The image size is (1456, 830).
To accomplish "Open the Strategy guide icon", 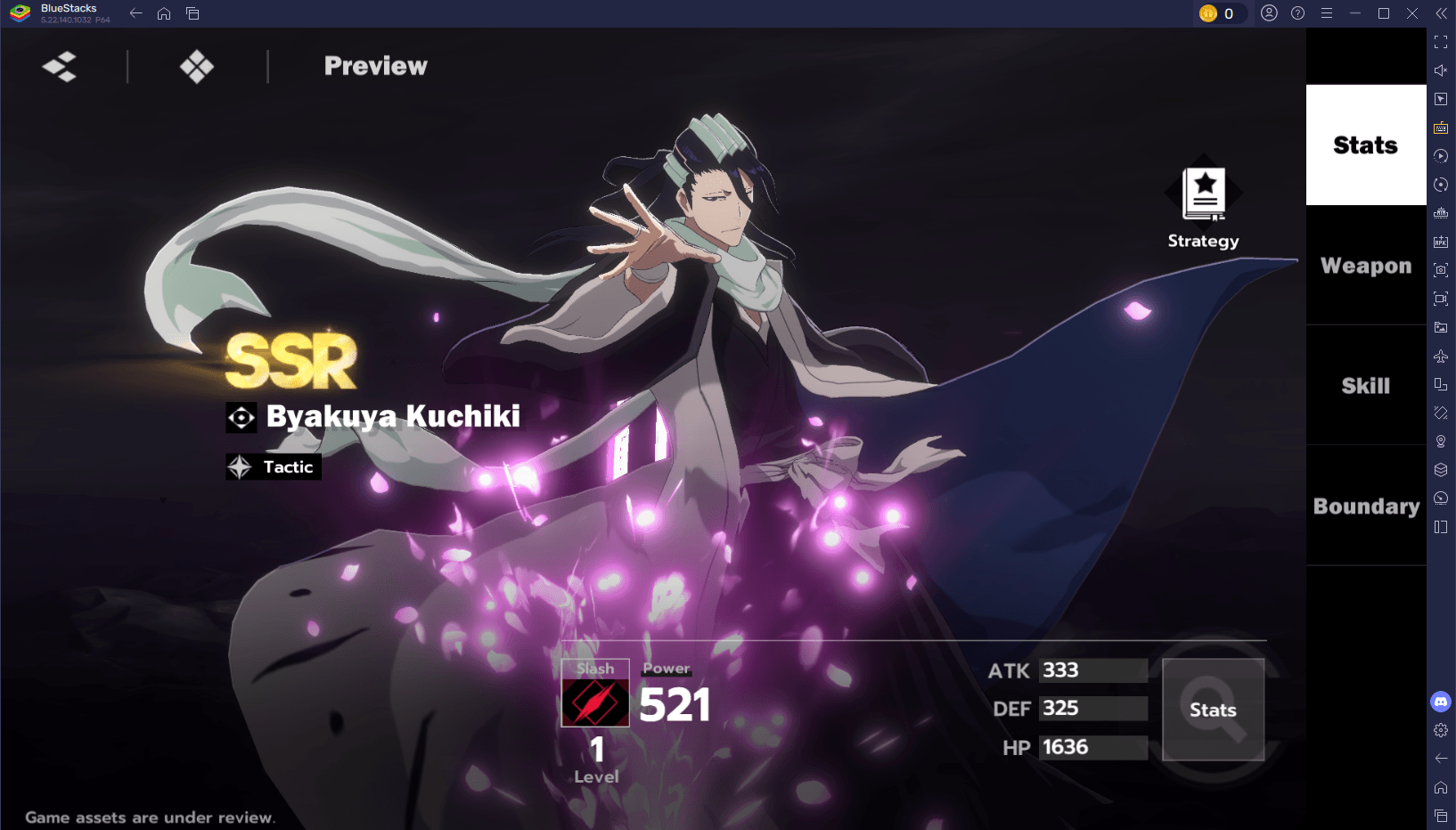I will tap(1202, 192).
